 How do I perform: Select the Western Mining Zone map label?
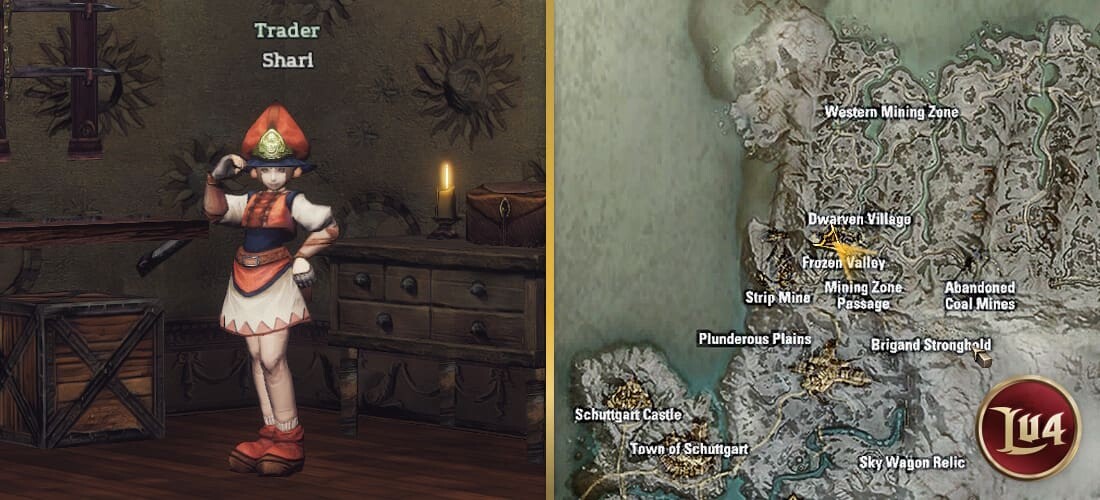[x=890, y=112]
